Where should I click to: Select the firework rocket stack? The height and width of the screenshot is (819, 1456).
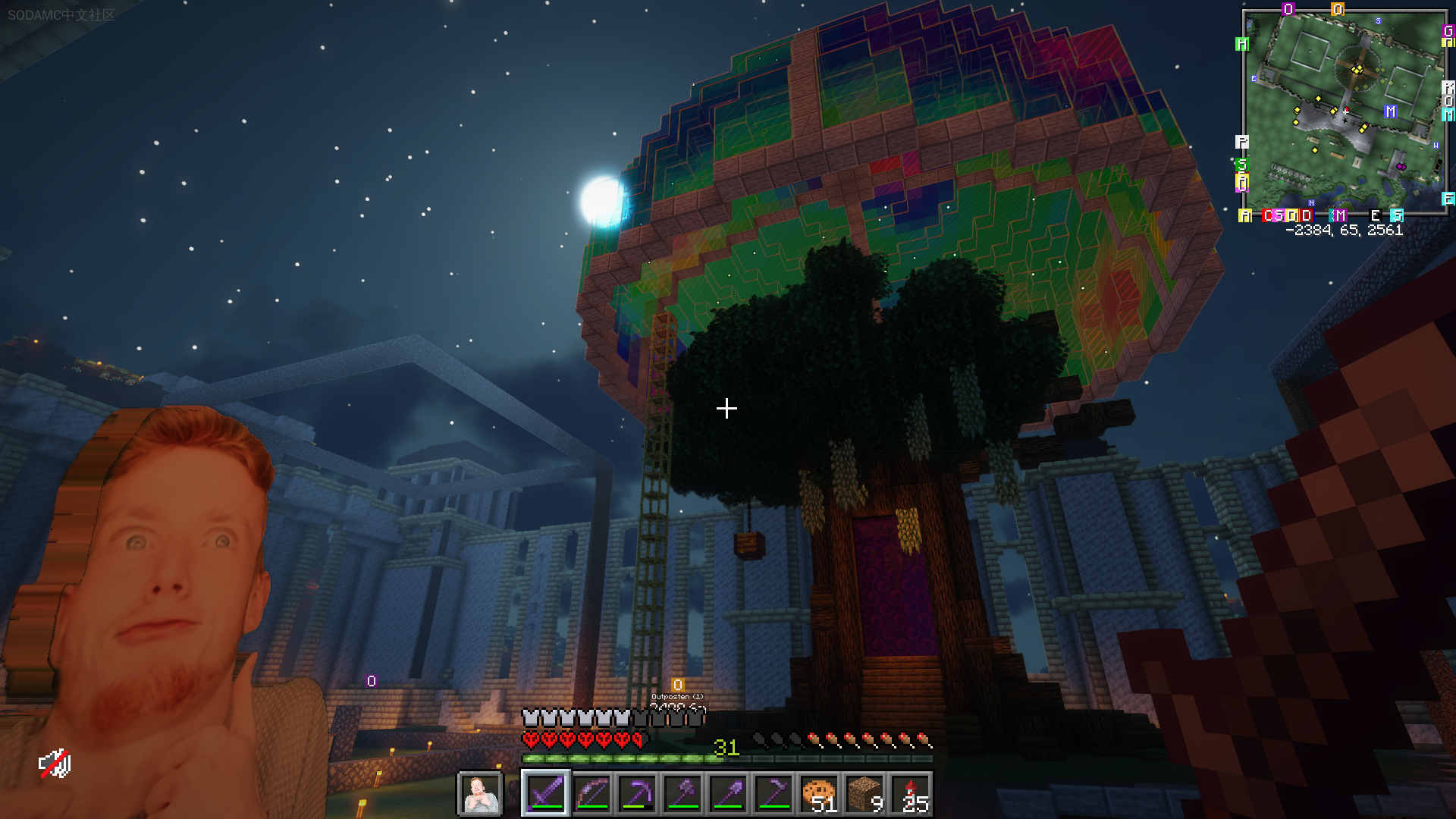click(x=911, y=794)
